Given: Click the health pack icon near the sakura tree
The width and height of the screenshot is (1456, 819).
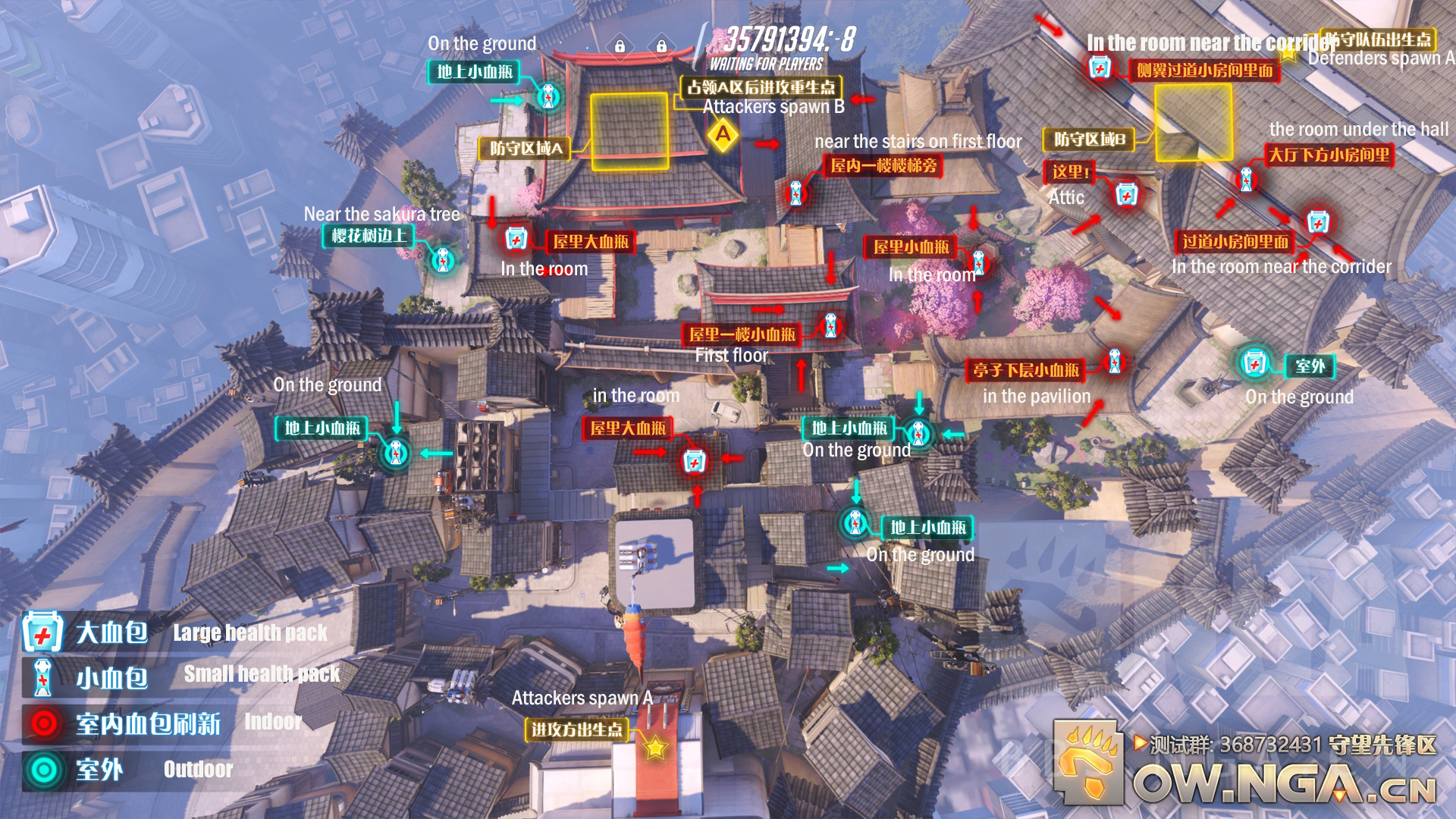Looking at the screenshot, I should pyautogui.click(x=441, y=259).
